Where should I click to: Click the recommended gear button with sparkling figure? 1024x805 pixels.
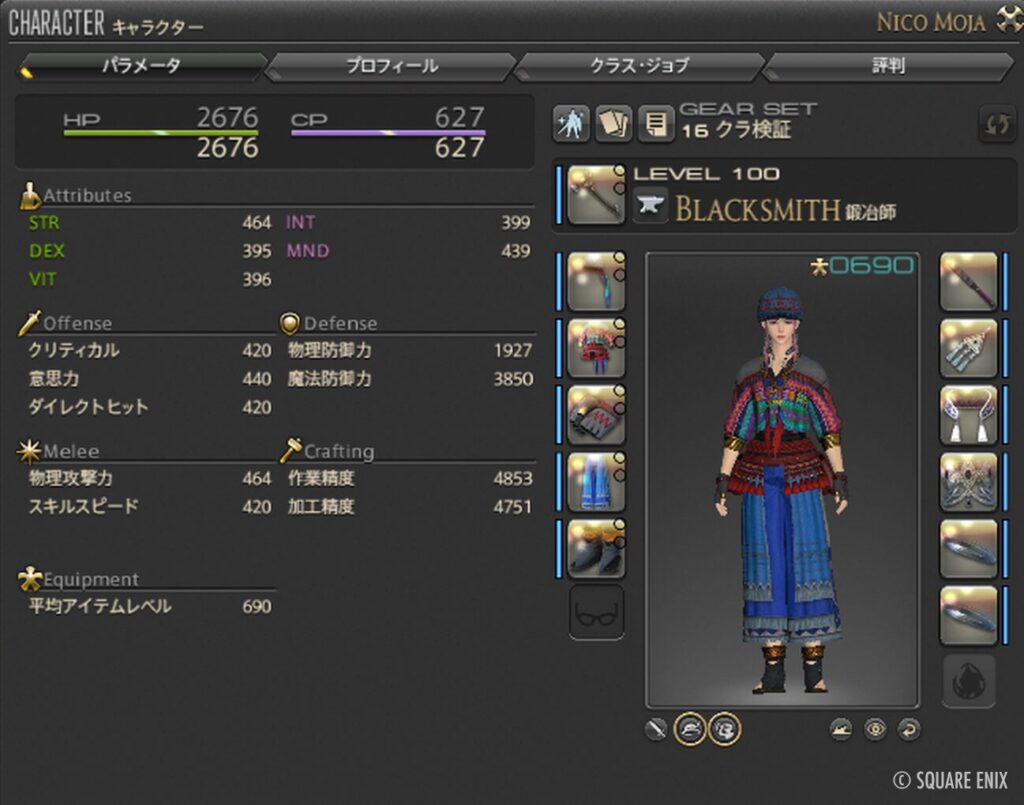coord(571,123)
